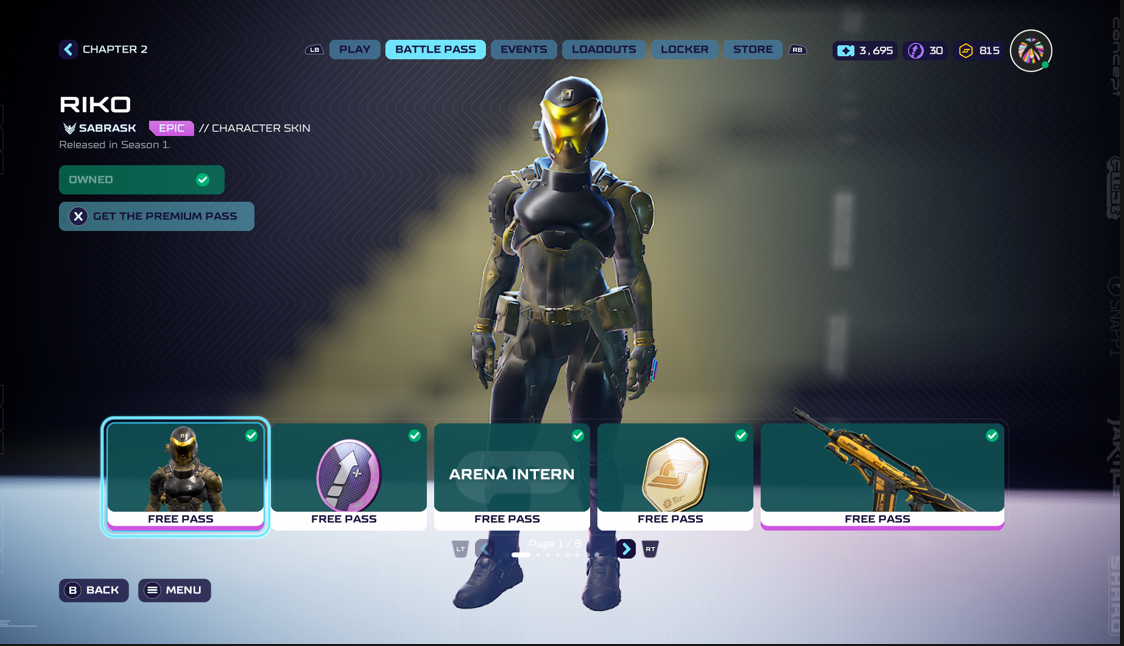Open the player profile avatar
This screenshot has height=646, width=1124.
pos(1030,51)
